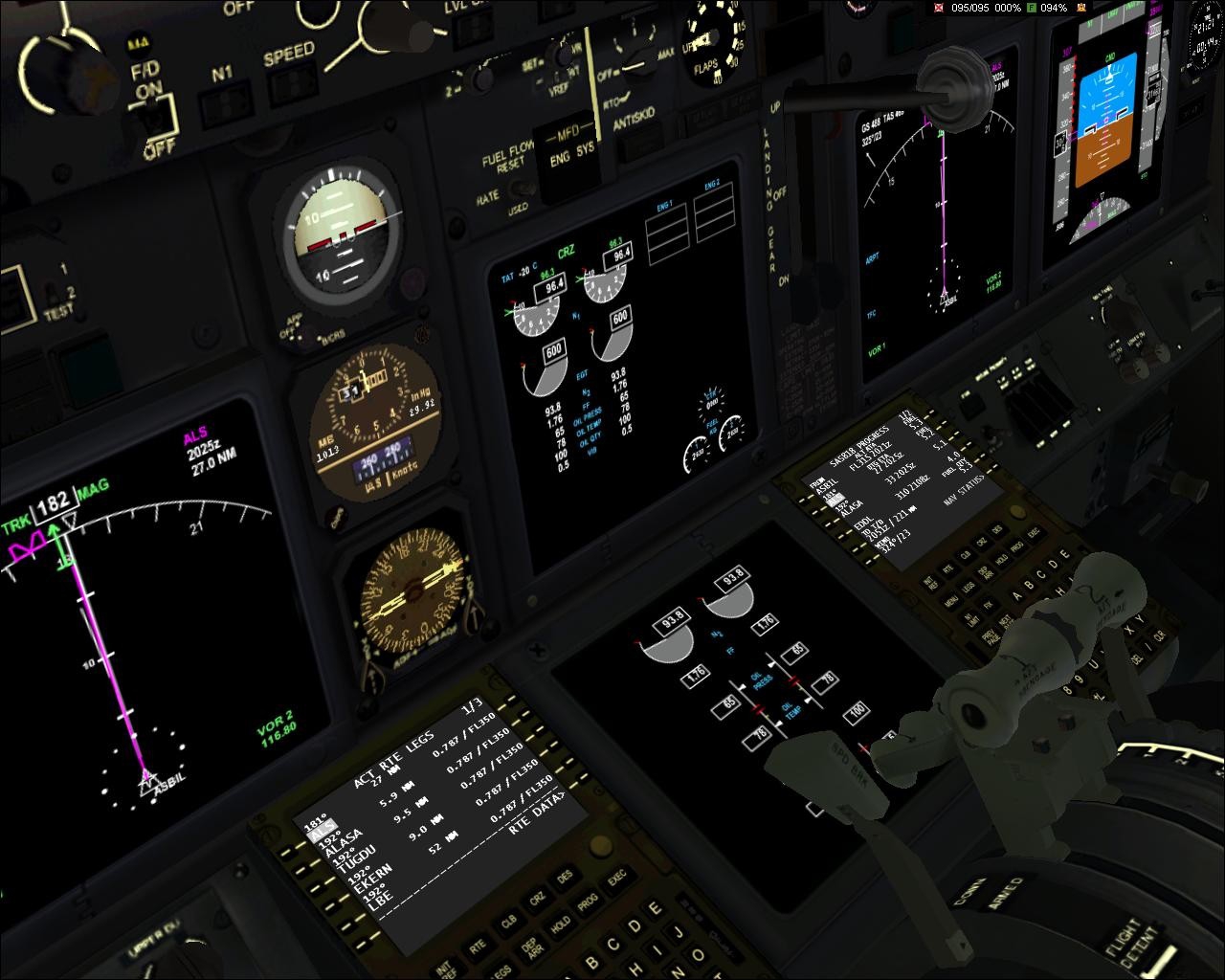The width and height of the screenshot is (1225, 980).
Task: Open the CRZ page on the ACT RTE LEGS CDU
Action: coord(537,900)
